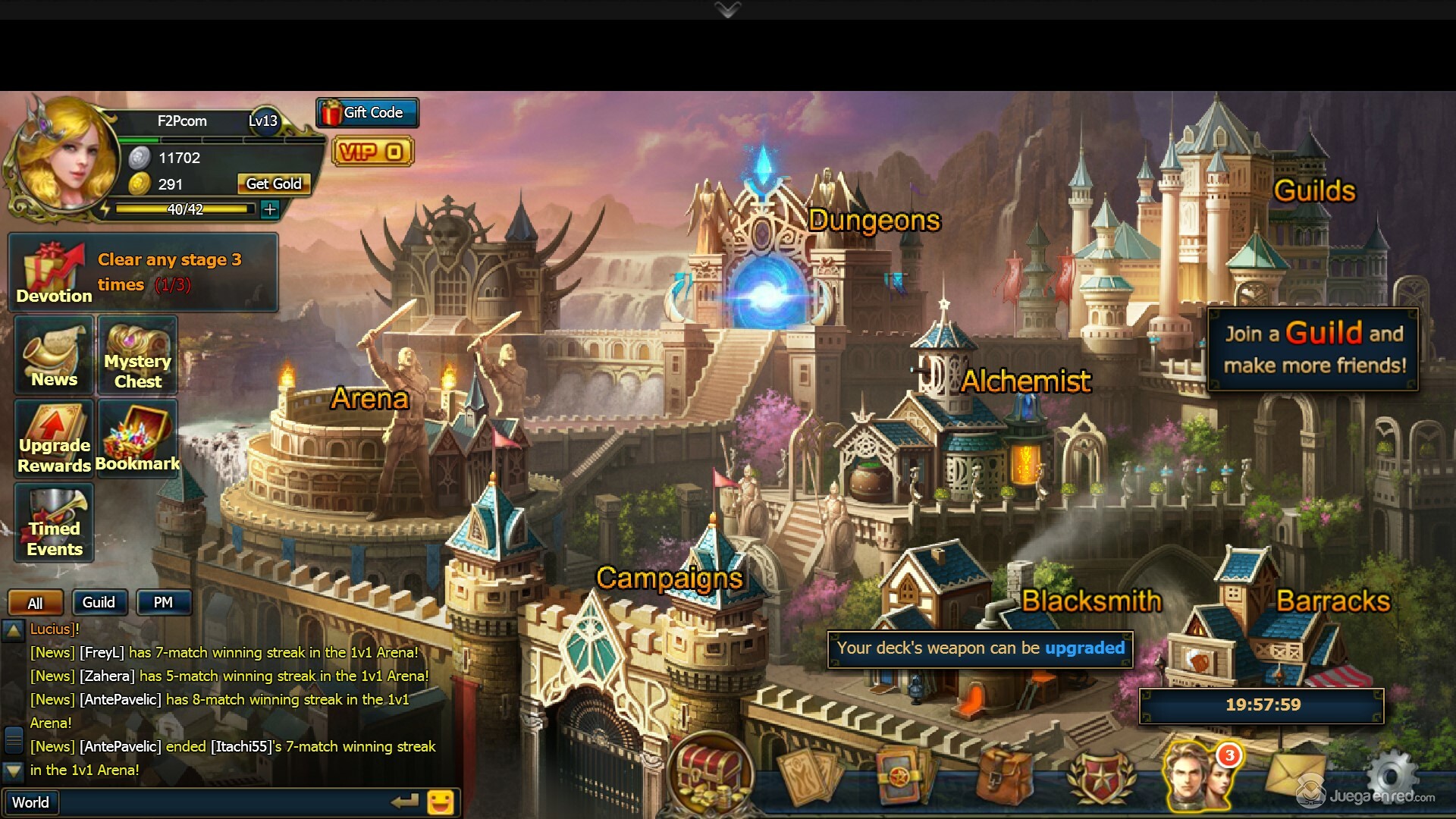The image size is (1456, 819).
Task: Click the World chat input field
Action: [x=212, y=802]
